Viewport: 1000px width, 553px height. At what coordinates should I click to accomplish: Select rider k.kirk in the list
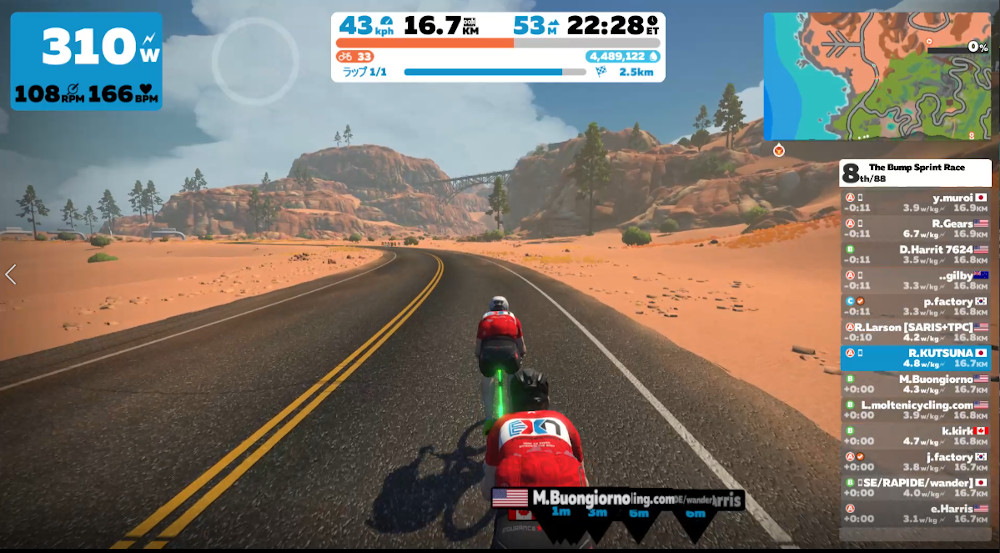coord(915,436)
